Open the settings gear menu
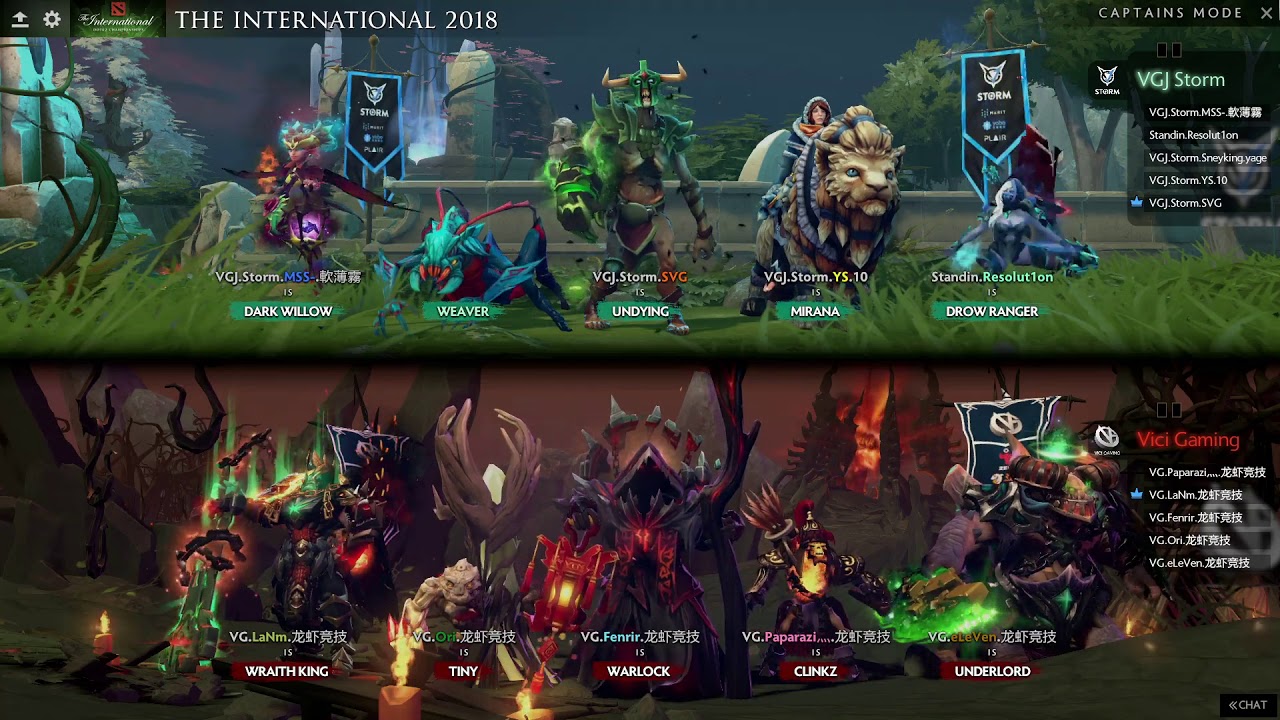Viewport: 1280px width, 720px height. (52, 19)
